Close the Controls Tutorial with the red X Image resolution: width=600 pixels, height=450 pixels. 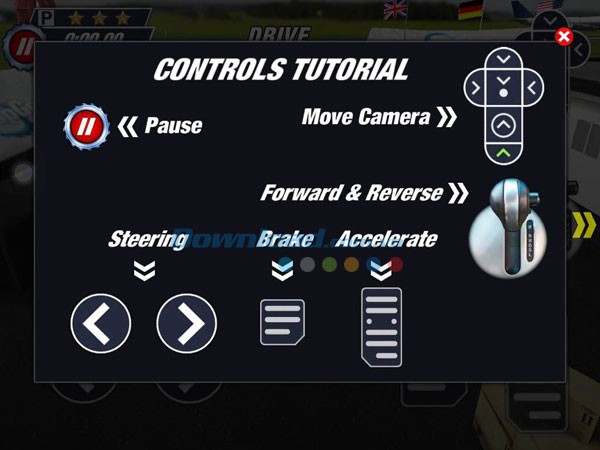tap(563, 37)
